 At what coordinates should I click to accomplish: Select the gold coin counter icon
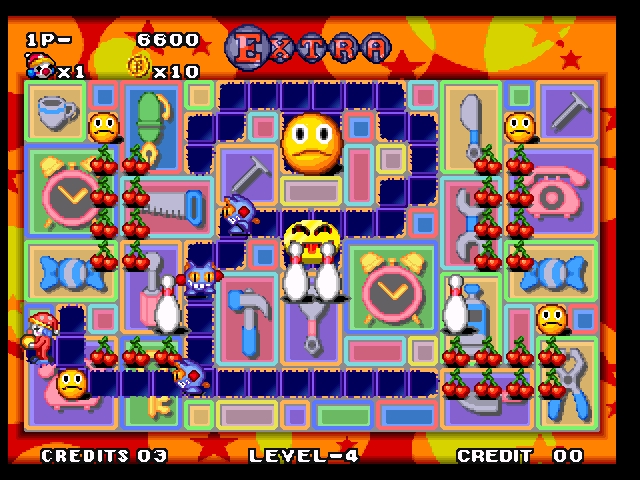(138, 68)
